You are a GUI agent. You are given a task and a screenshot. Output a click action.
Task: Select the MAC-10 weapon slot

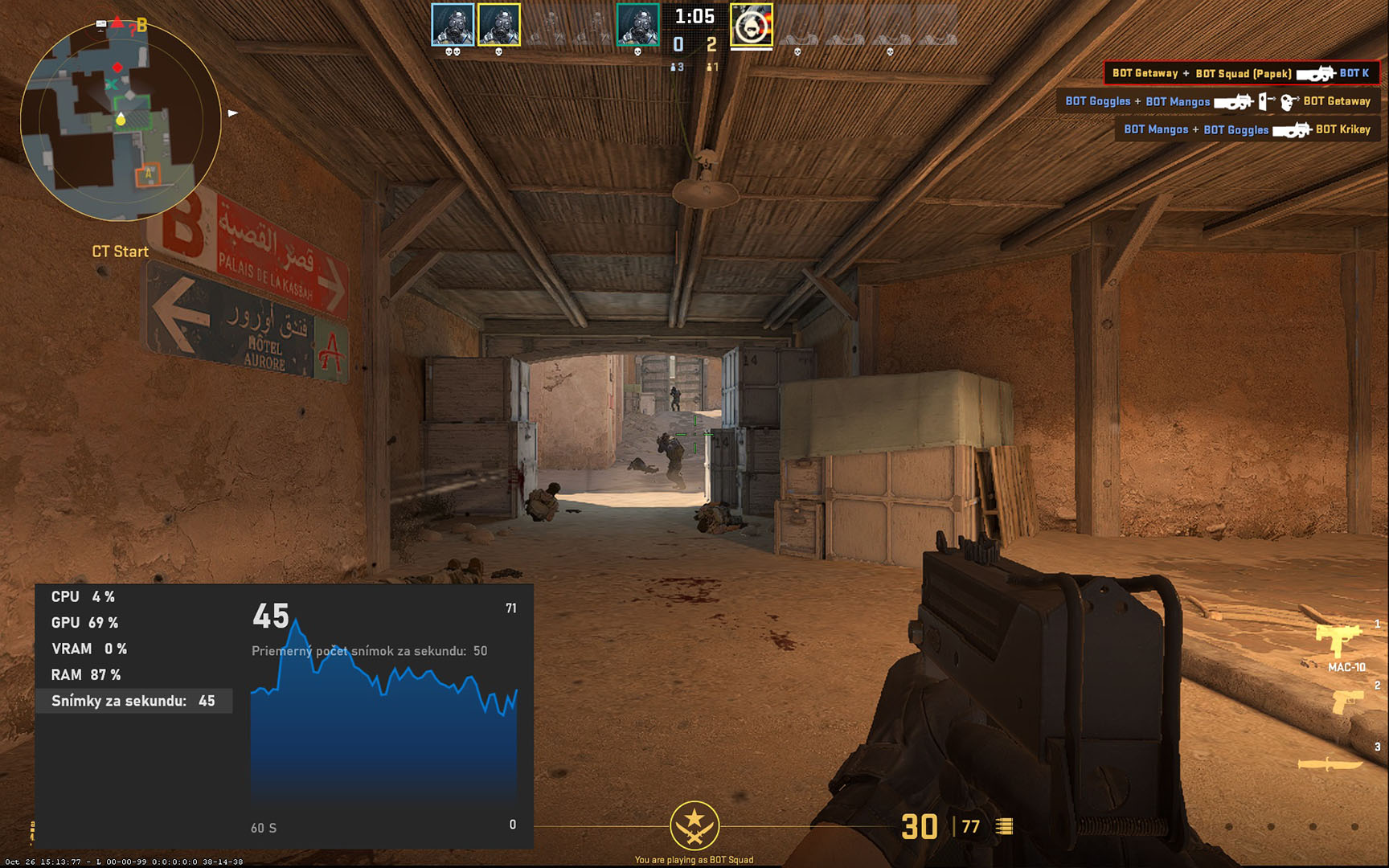[1338, 643]
